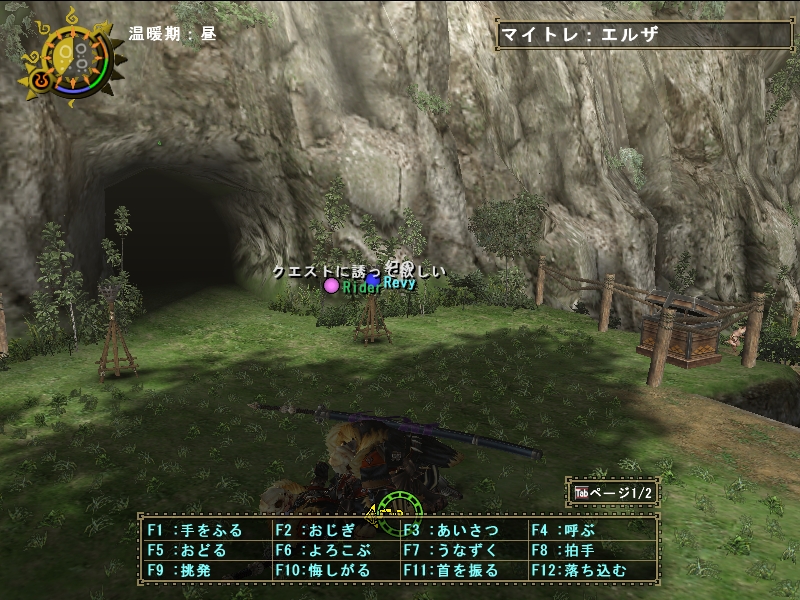This screenshot has width=800, height=600.
Task: Choose the 首を振る head shake gesture
Action: pos(462,571)
